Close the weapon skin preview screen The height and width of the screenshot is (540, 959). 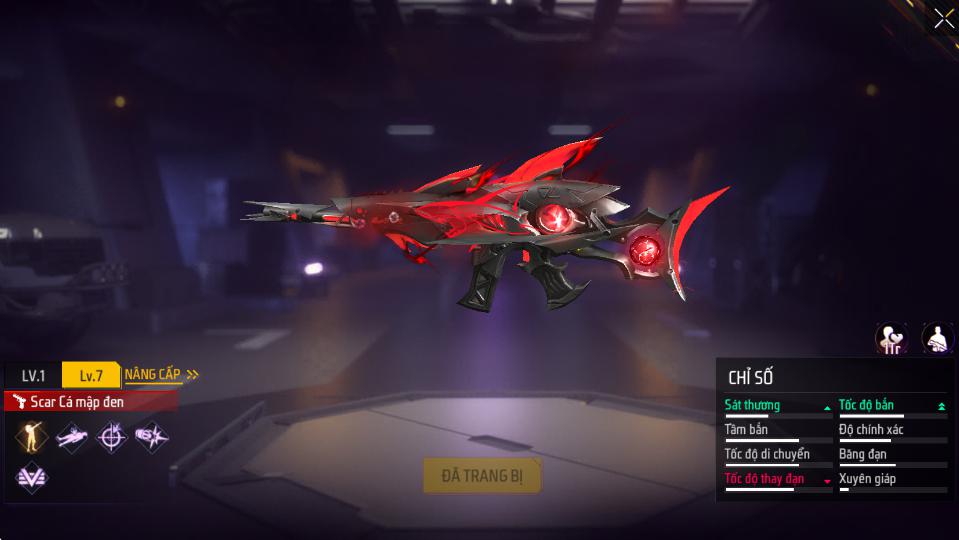click(942, 19)
